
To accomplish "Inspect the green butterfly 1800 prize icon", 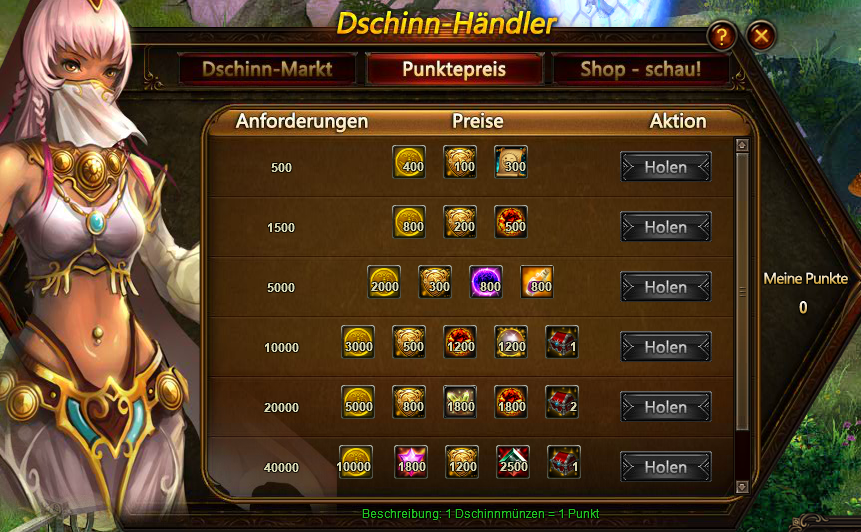I will 460,402.
